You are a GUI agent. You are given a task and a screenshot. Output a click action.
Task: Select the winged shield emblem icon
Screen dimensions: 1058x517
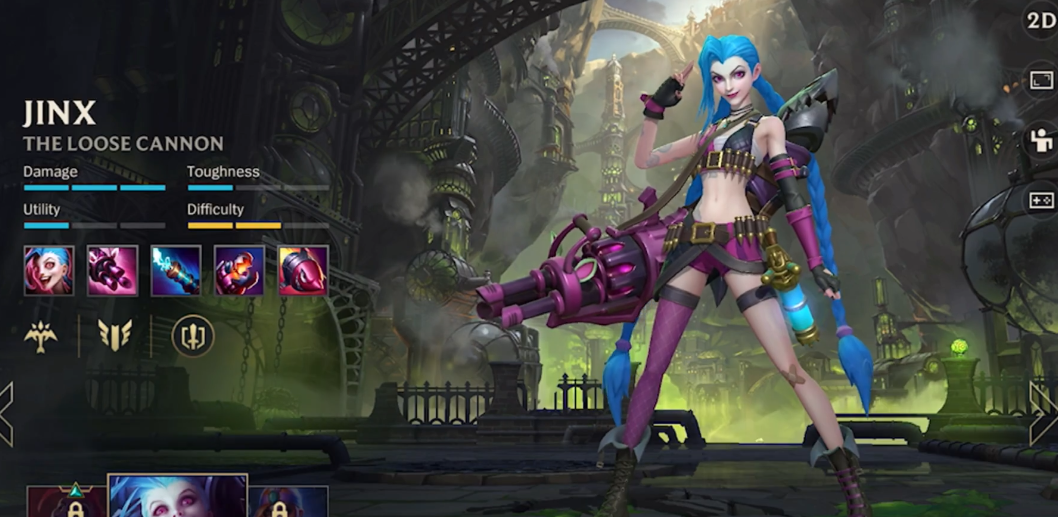115,336
